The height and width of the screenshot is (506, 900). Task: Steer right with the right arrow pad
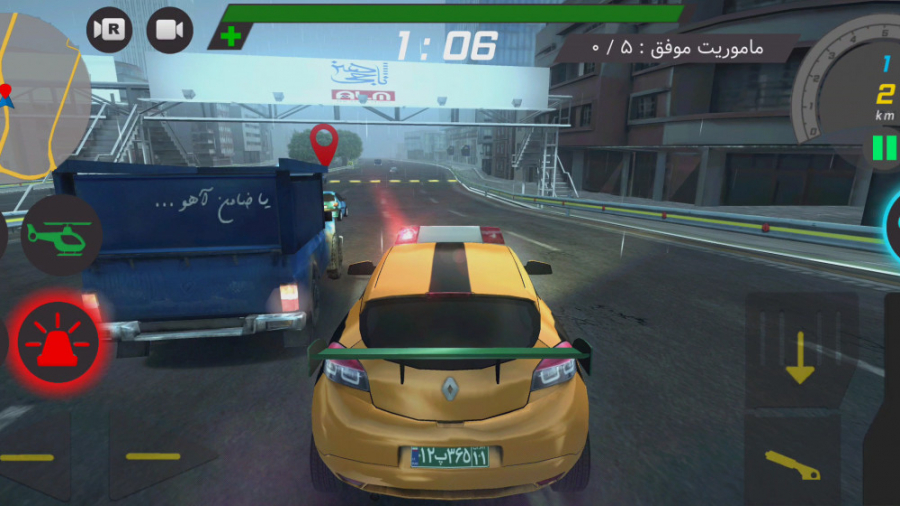(155, 457)
